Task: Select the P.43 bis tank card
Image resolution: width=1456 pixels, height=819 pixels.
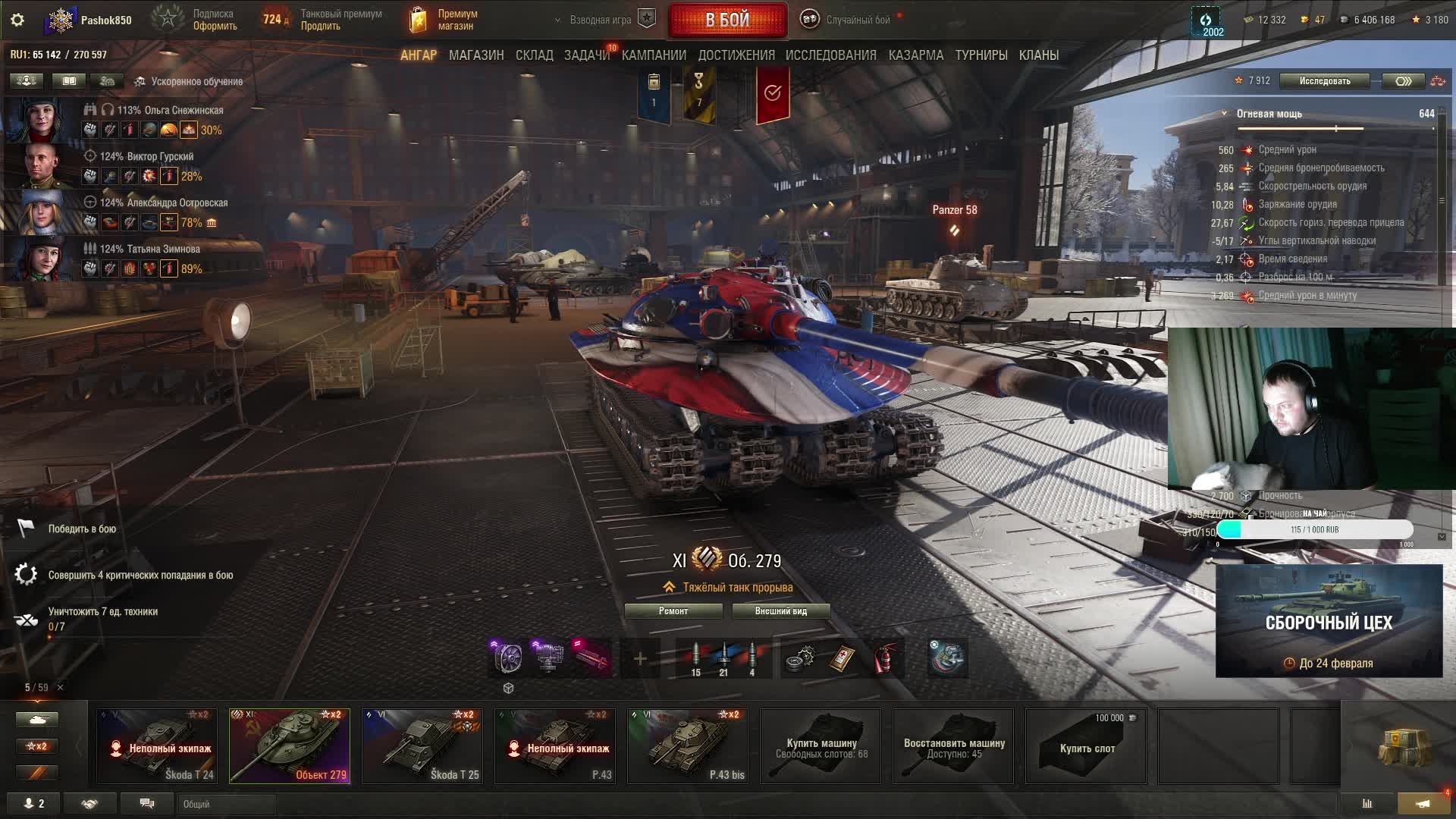Action: [x=688, y=745]
